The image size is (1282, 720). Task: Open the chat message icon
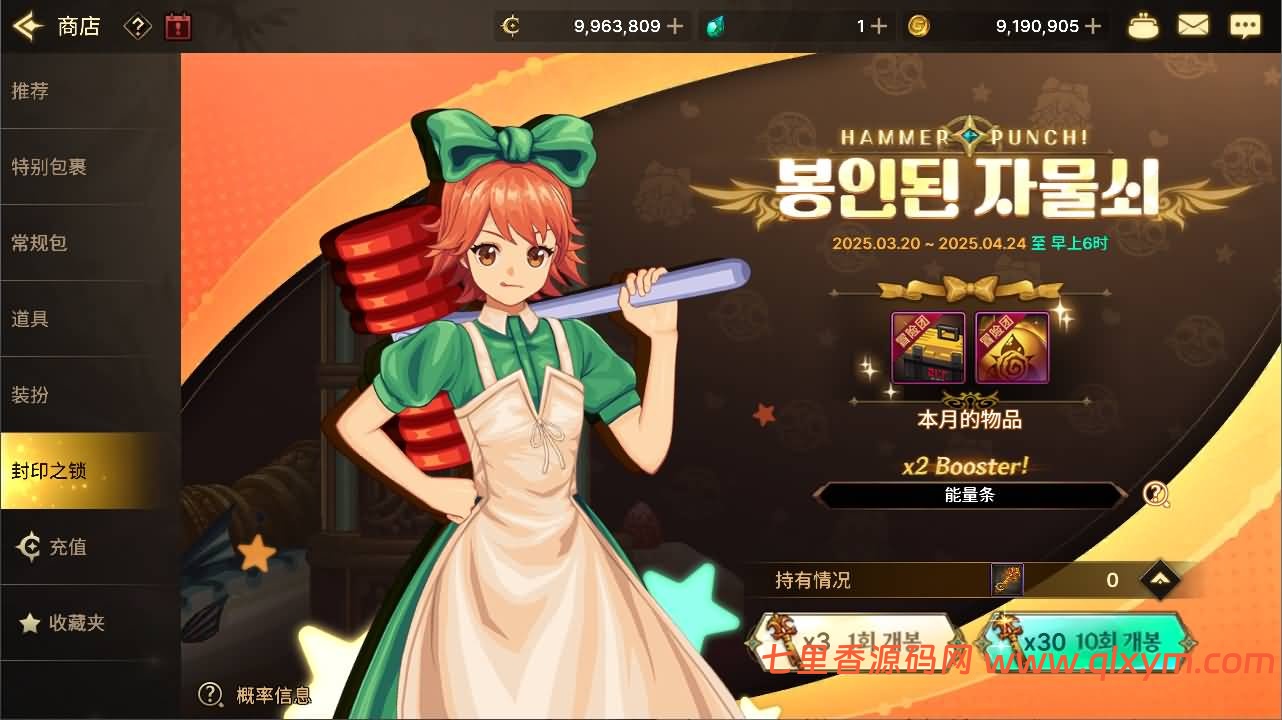(x=1245, y=25)
